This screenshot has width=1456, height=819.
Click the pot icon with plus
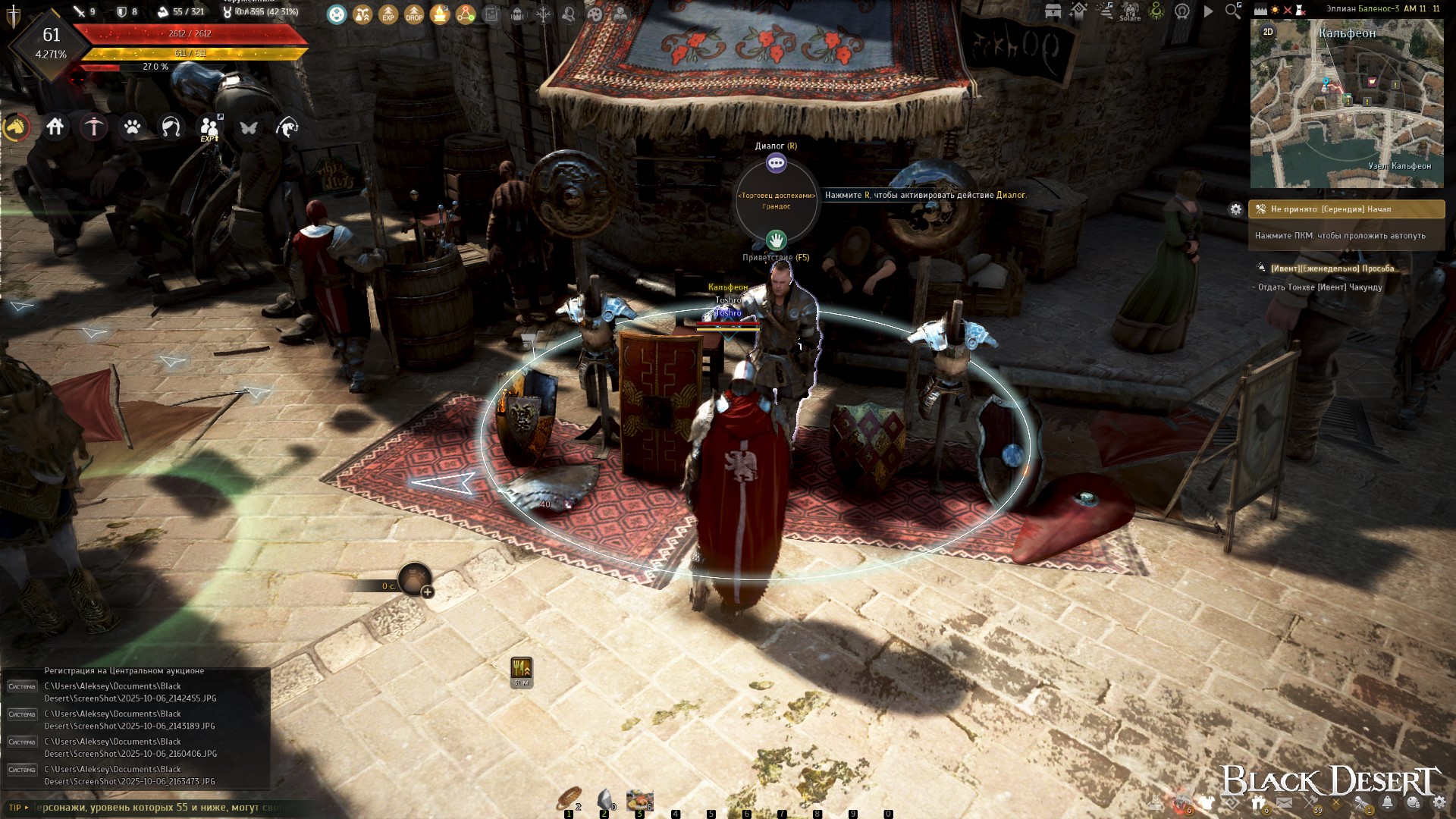point(415,580)
